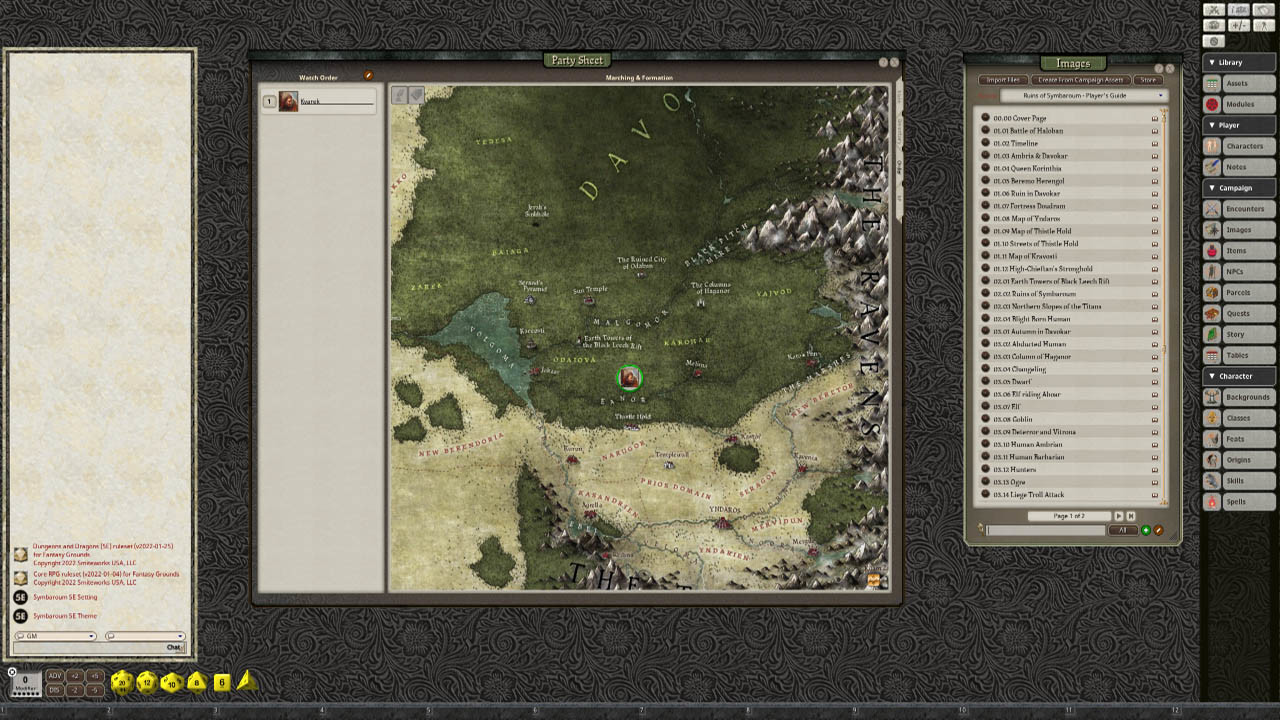1280x720 pixels.
Task: Collapse the Character sidebar section
Action: tap(1237, 376)
